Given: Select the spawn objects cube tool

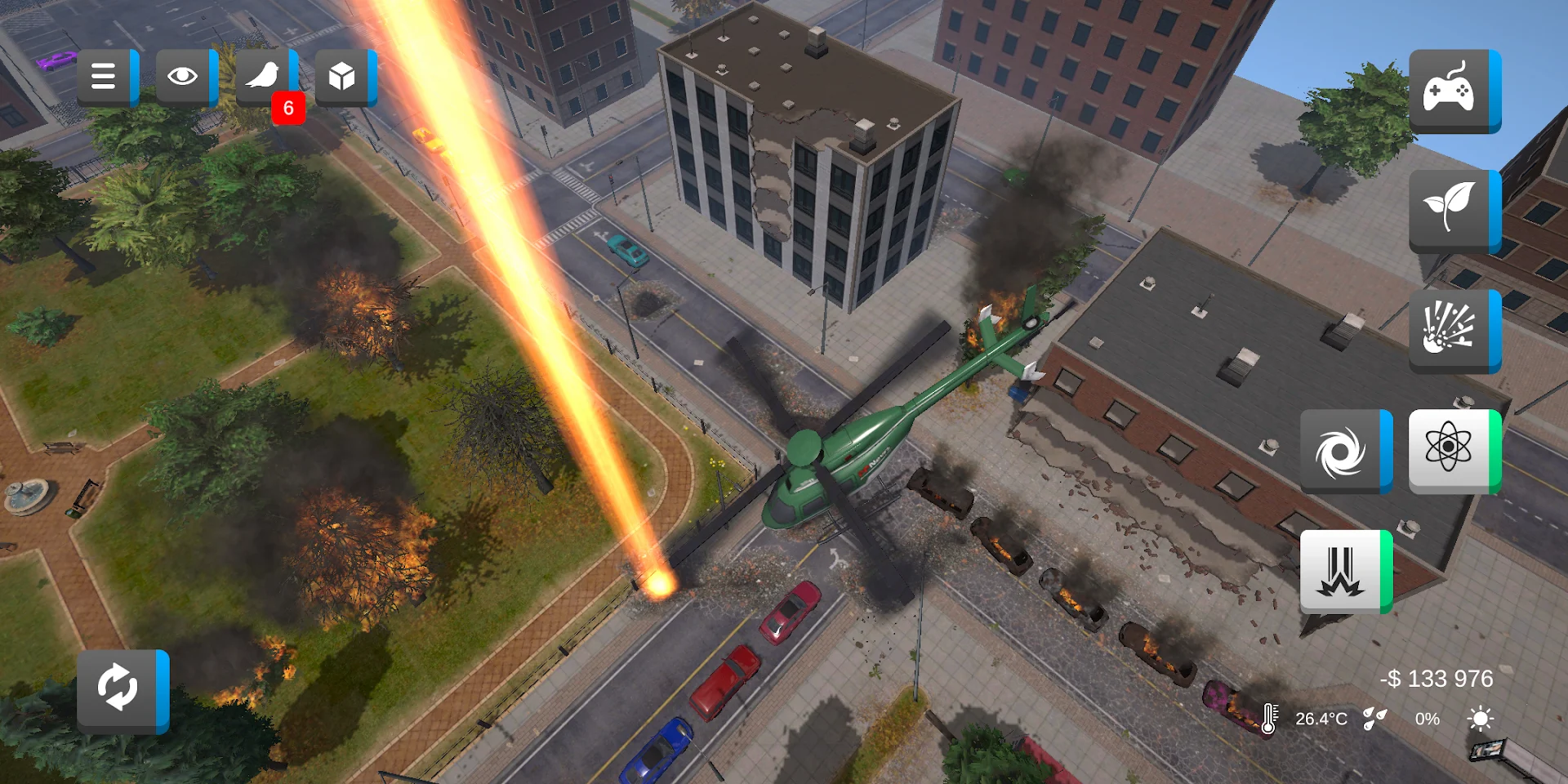Looking at the screenshot, I should [x=343, y=76].
